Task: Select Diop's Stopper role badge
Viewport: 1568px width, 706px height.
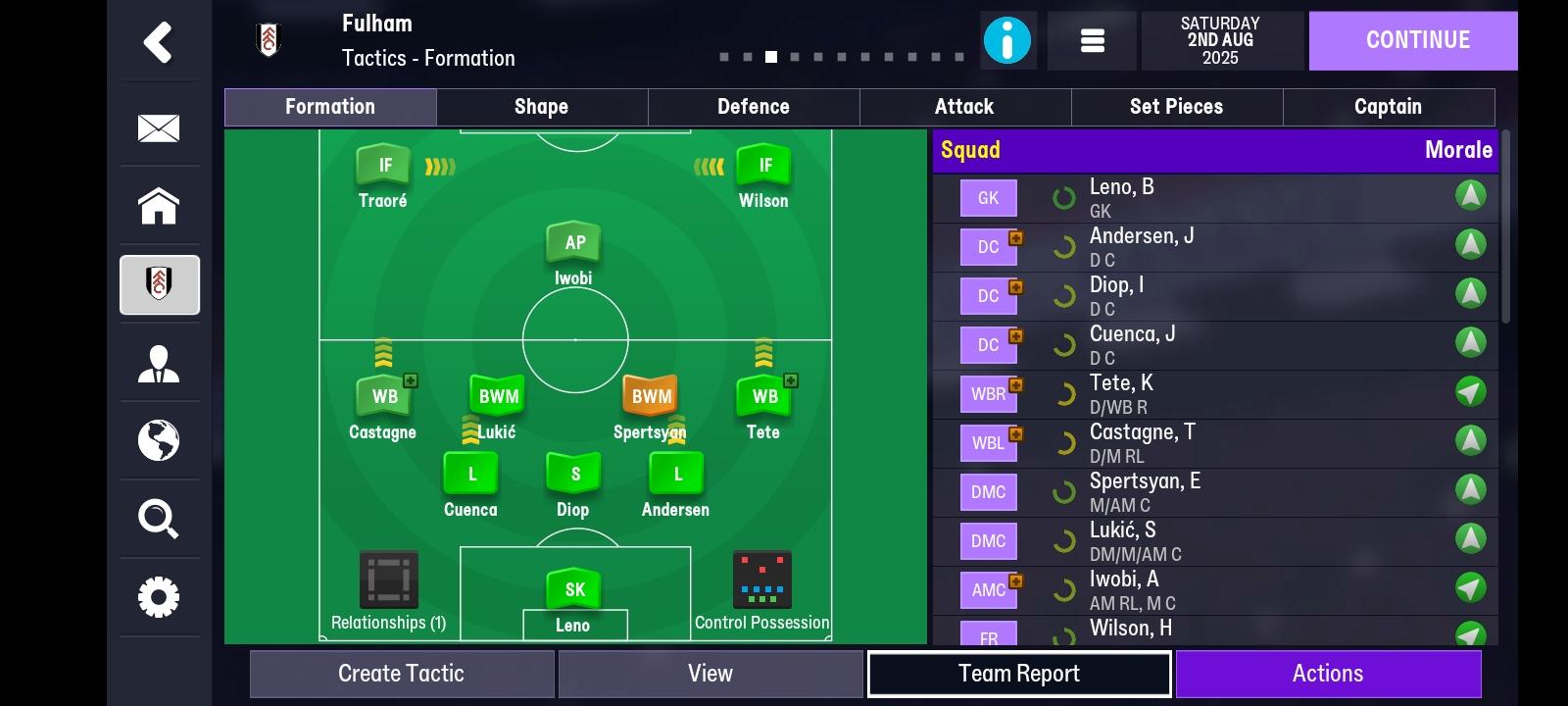Action: [573, 472]
